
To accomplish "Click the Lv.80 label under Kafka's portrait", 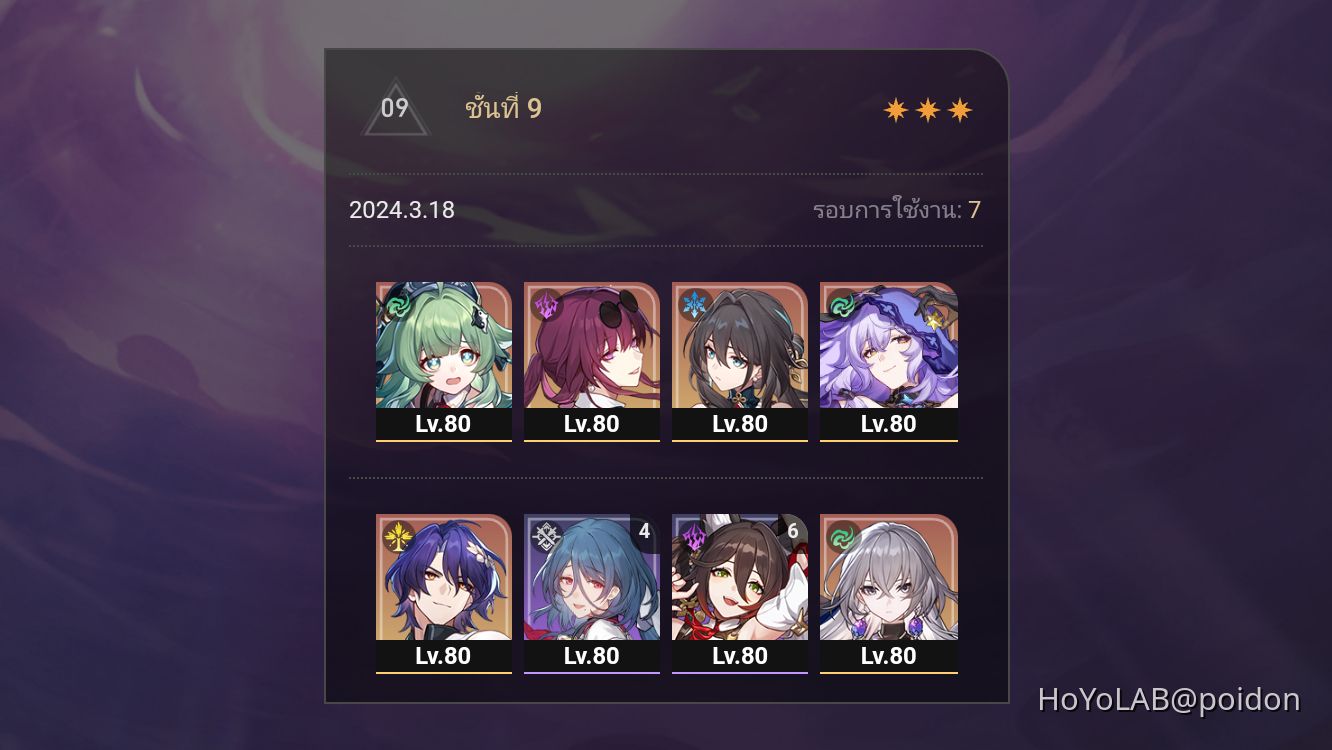I will (592, 424).
